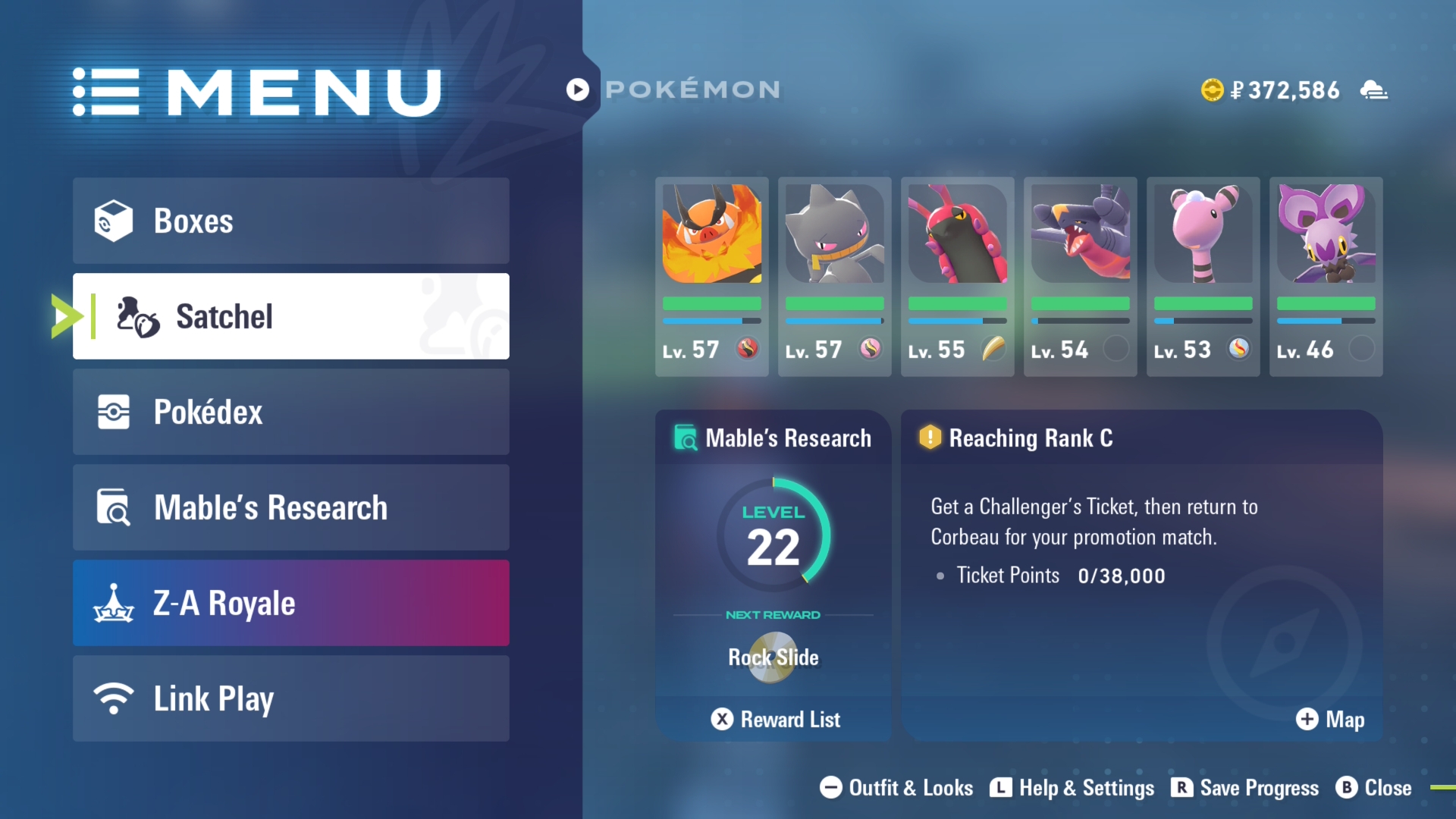
Task: Click Save Progress
Action: (1245, 788)
